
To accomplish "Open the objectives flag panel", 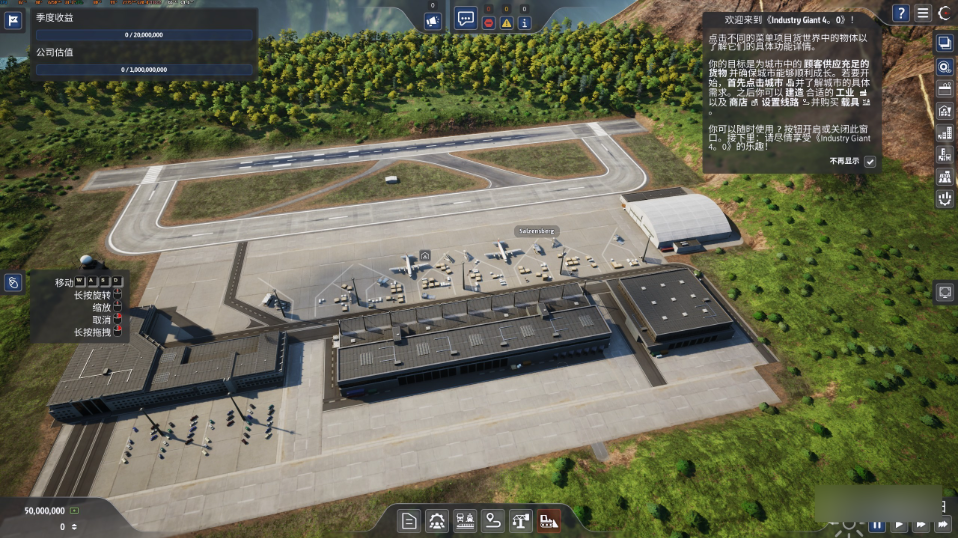I will [x=14, y=20].
